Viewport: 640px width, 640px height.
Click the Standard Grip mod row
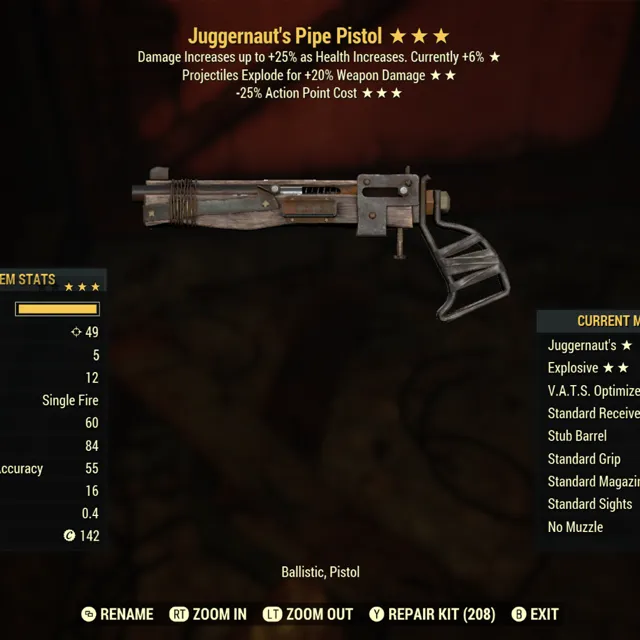590,459
